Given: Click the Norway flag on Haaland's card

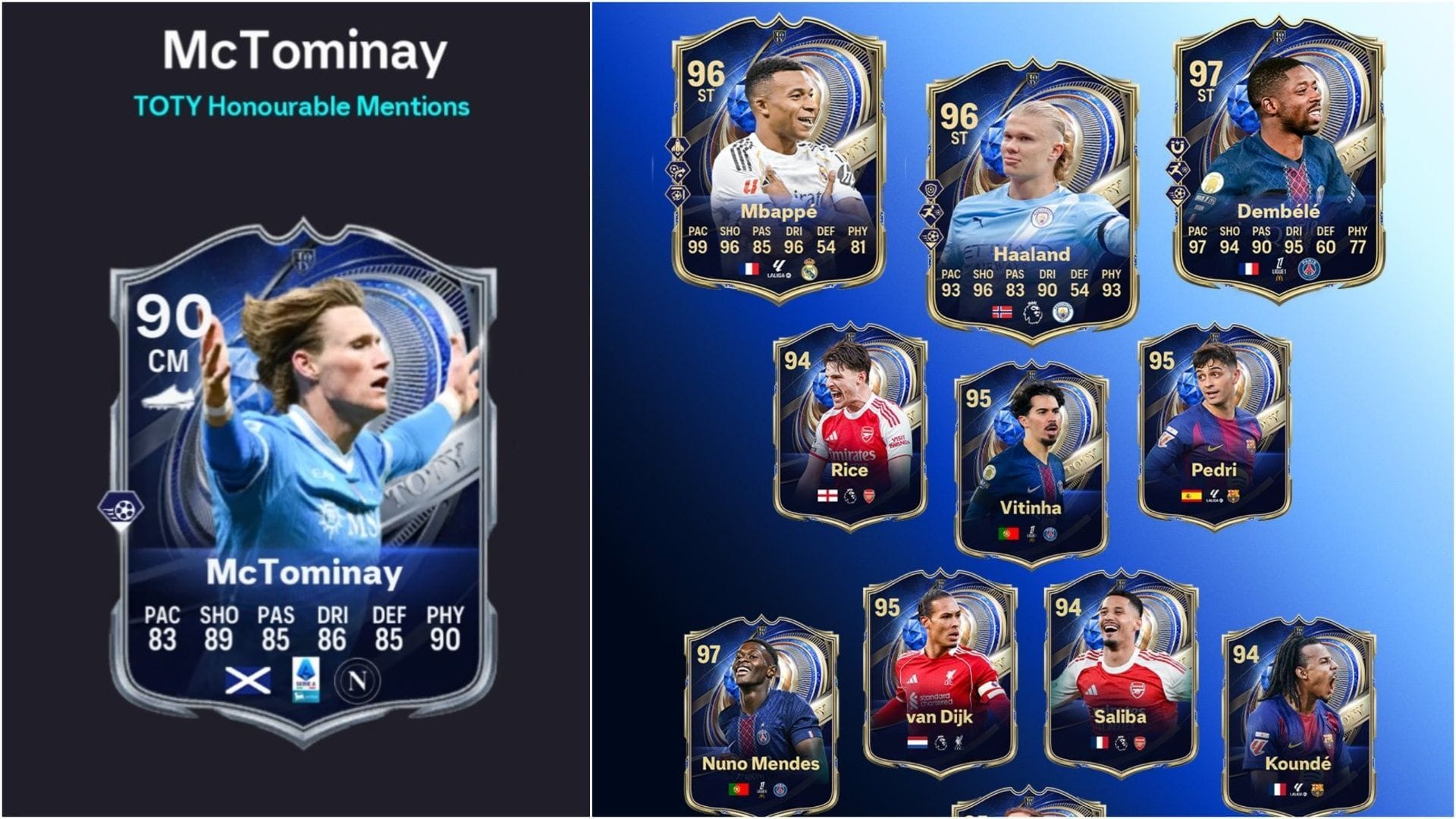Looking at the screenshot, I should 1002,312.
